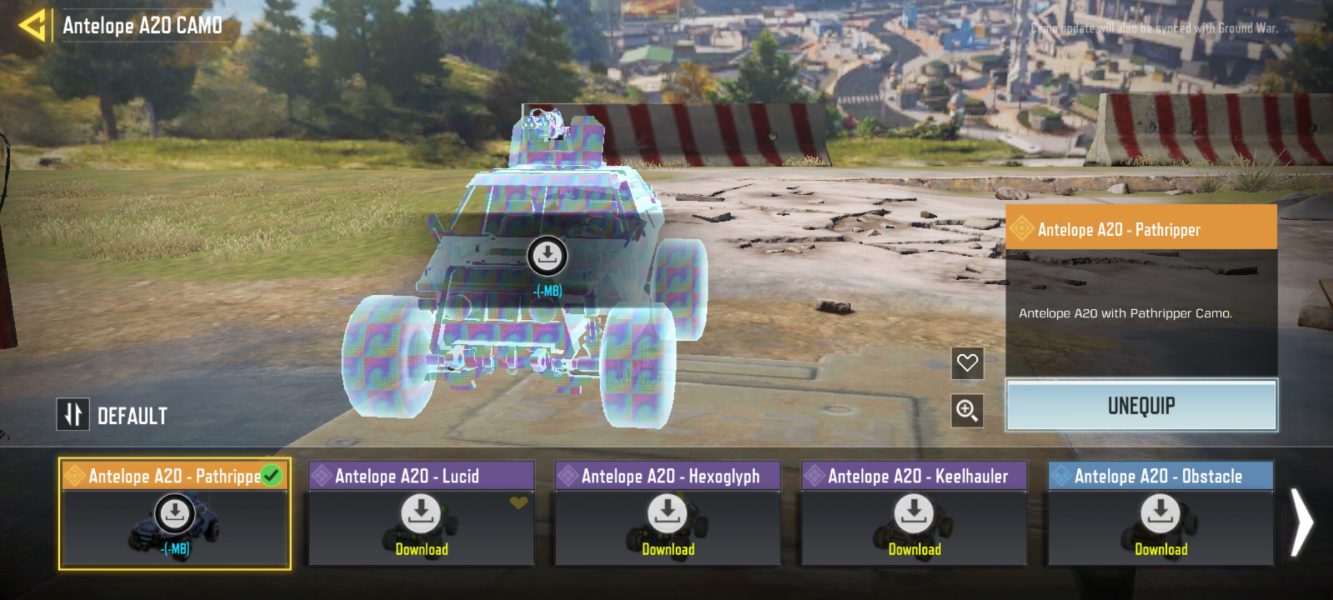This screenshot has height=600, width=1333.
Task: Download the camo from the vehicle preview
Action: pos(547,257)
